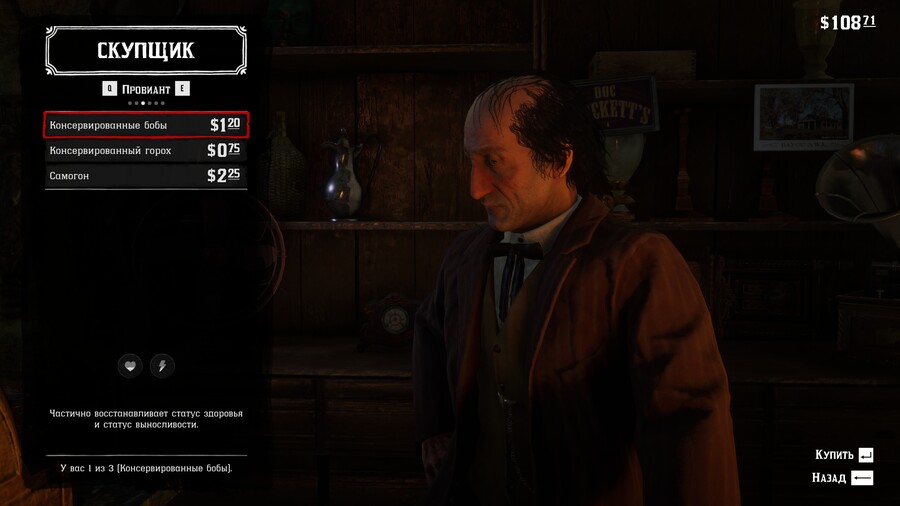Choose the Консервированный горох item

(145, 151)
